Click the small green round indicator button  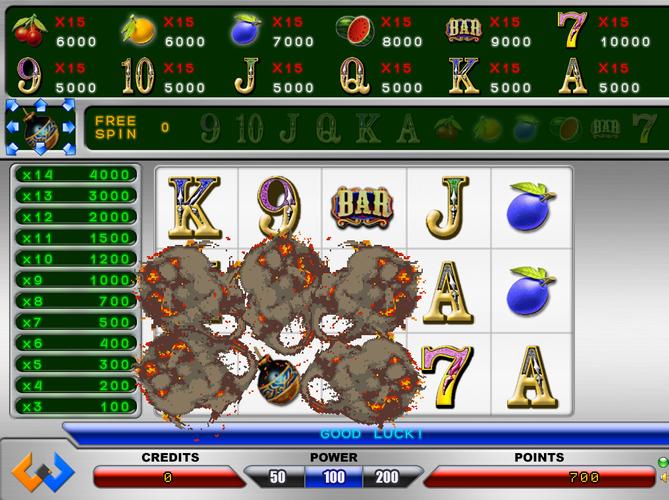coord(662,461)
